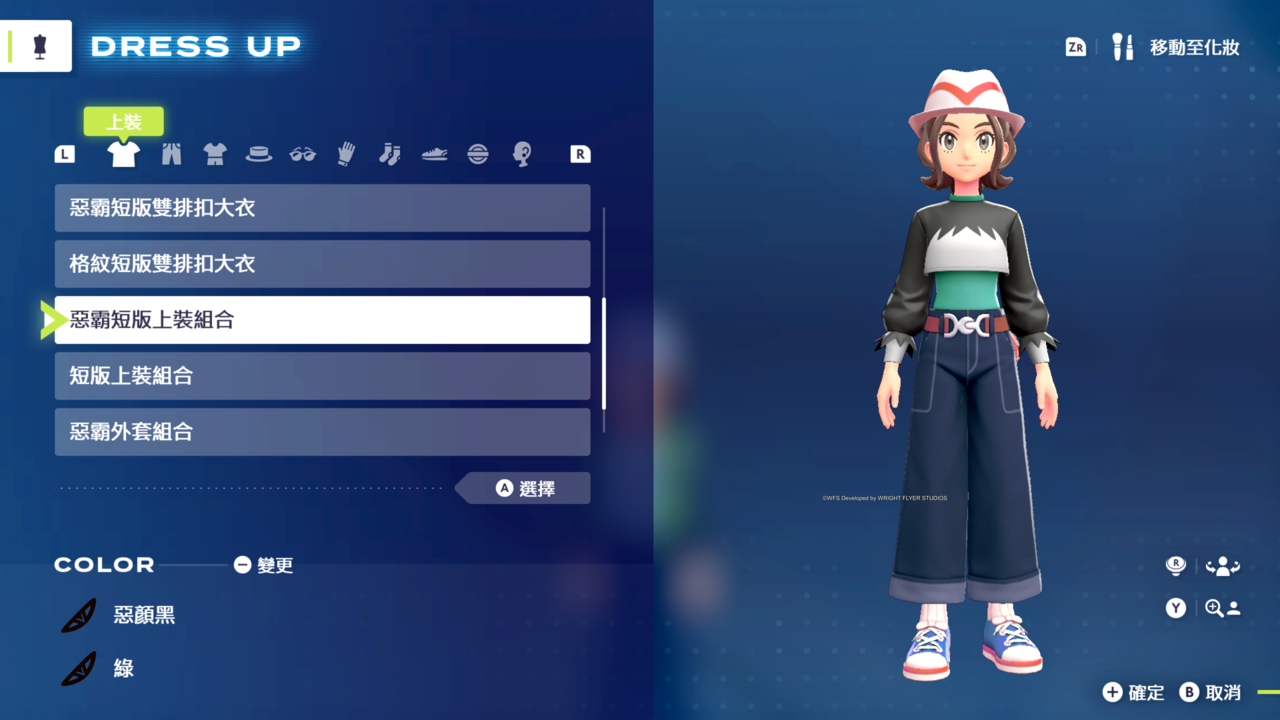Open the pants category tab
This screenshot has width=1280, height=720.
(x=171, y=154)
